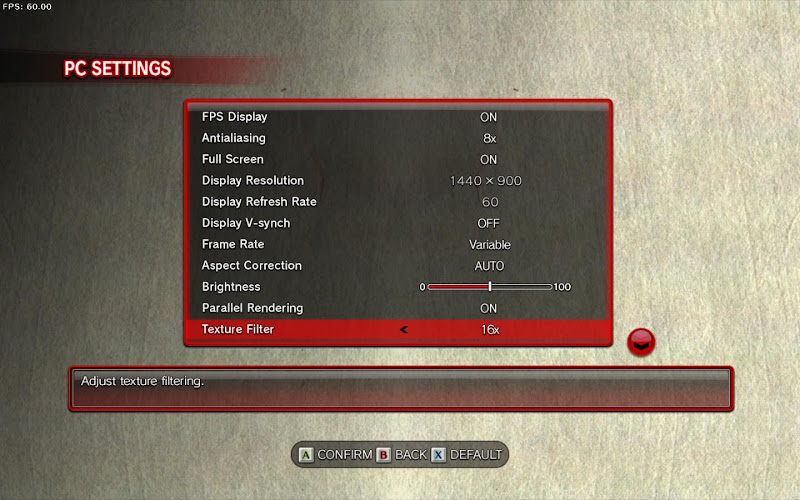The height and width of the screenshot is (500, 800).
Task: Click the red scroll-down arrow button
Action: click(x=641, y=343)
